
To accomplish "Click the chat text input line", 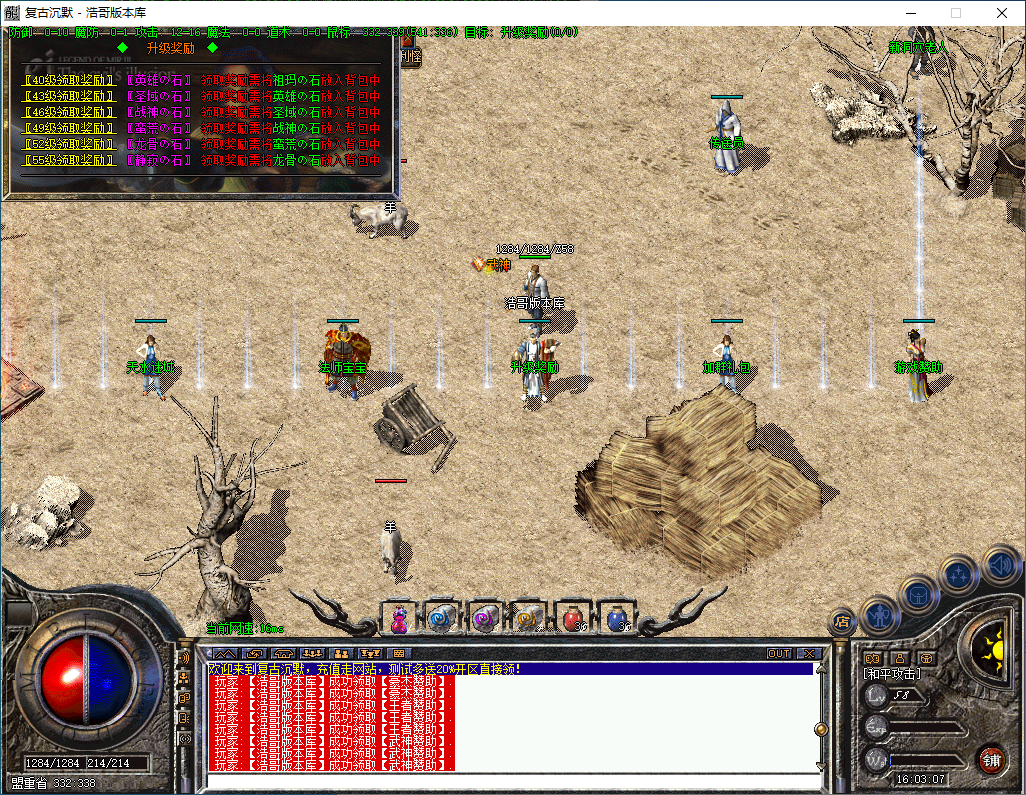I will [510, 781].
